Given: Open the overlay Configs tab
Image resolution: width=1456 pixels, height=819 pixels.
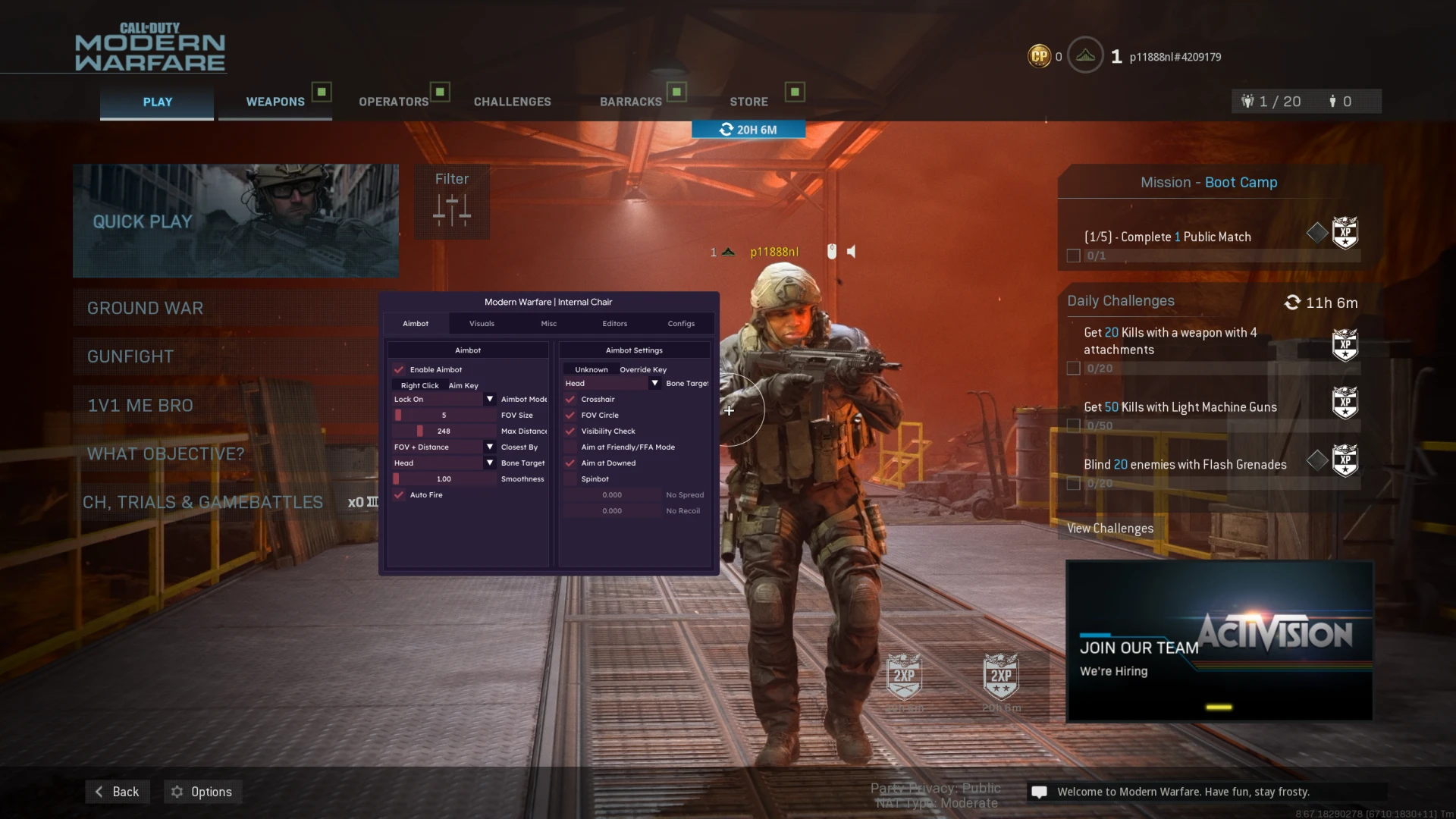Looking at the screenshot, I should point(681,324).
